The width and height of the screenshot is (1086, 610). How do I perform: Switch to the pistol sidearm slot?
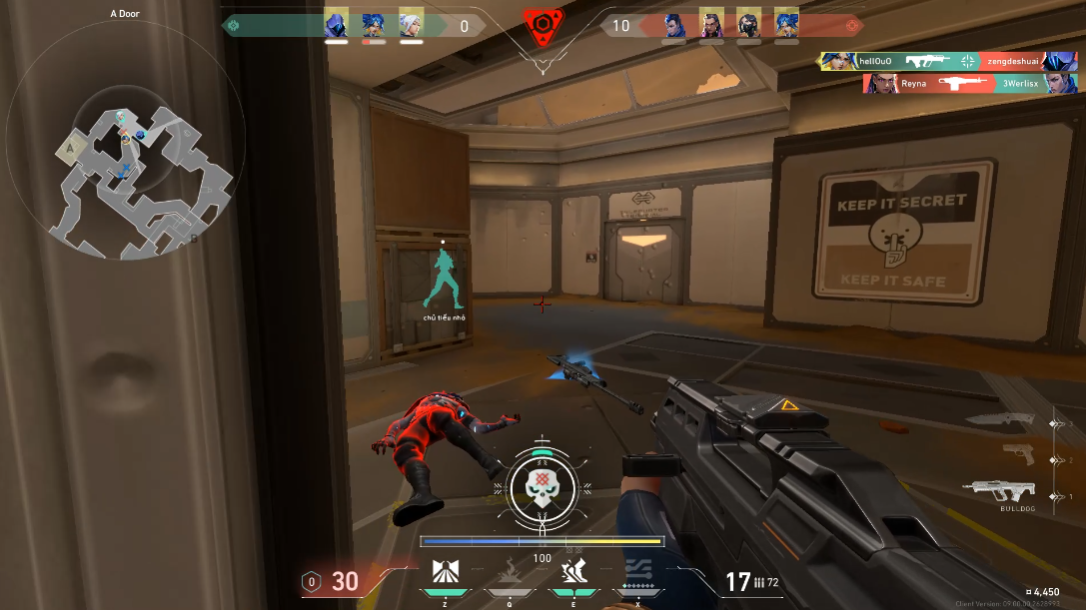pos(1018,455)
